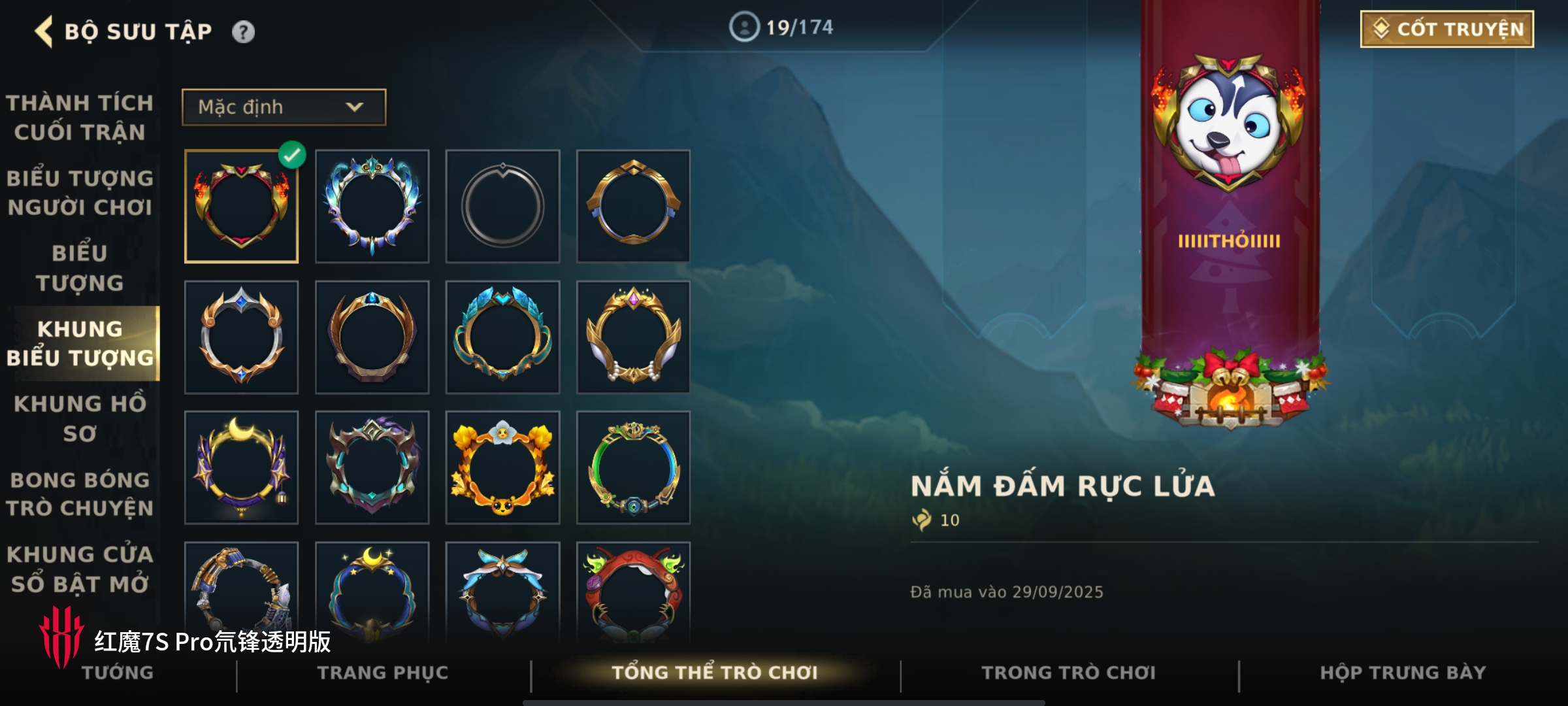The width and height of the screenshot is (1568, 706).
Task: Select the Tổng Thể Trò Chơi tab
Action: point(714,673)
